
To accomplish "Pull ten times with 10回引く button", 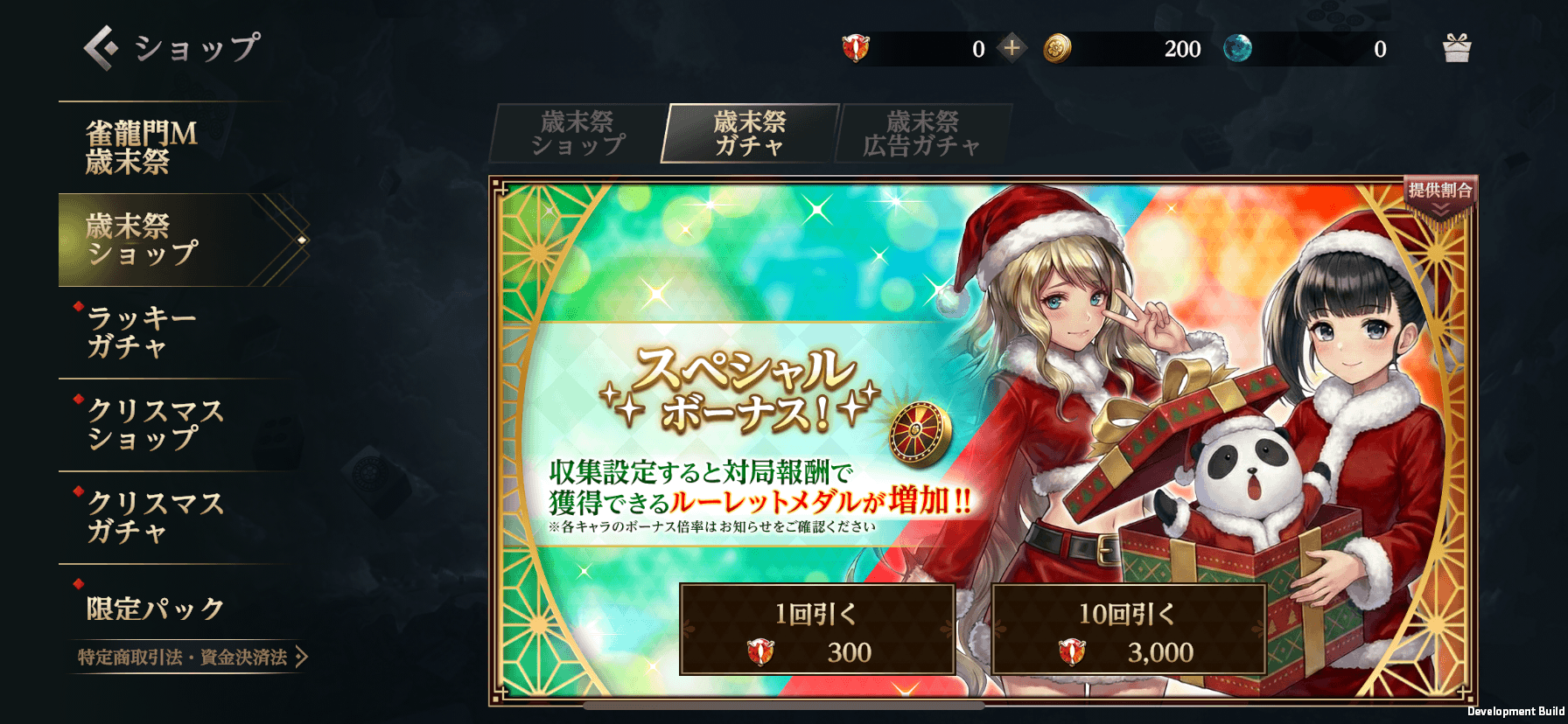I will click(x=1128, y=630).
